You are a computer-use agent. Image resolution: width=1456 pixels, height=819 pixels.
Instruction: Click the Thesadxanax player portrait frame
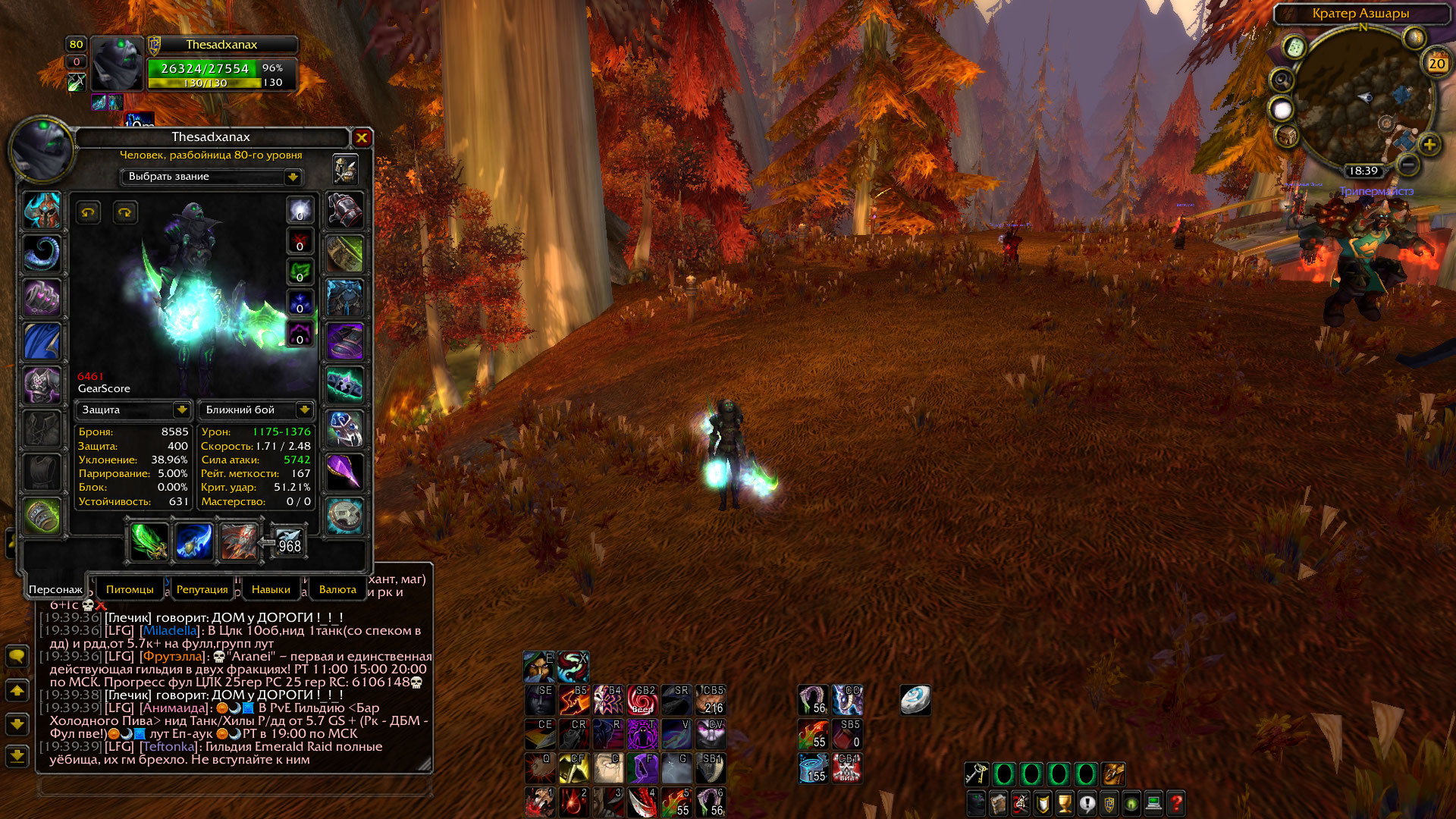(118, 64)
